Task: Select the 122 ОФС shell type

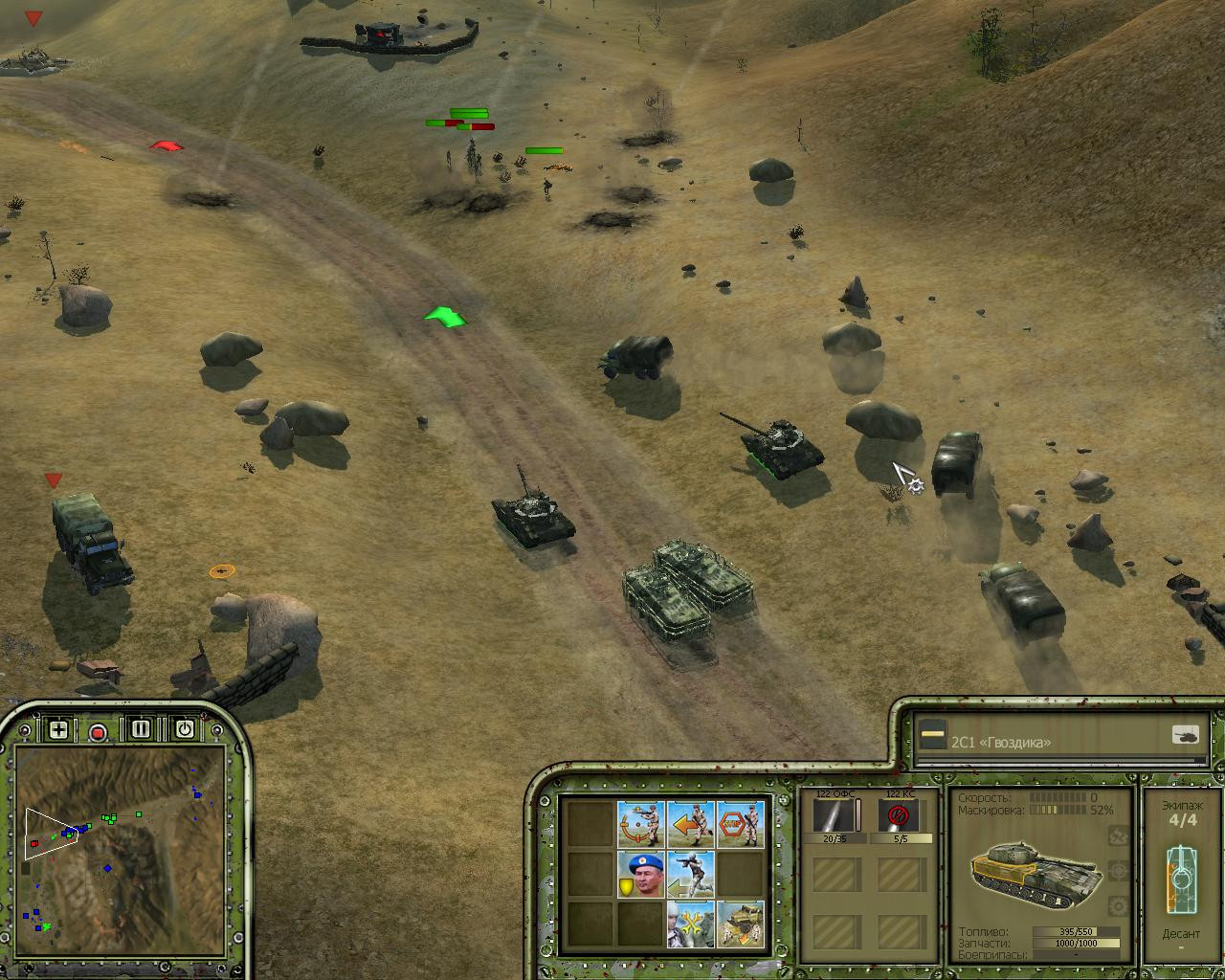Action: tap(836, 816)
